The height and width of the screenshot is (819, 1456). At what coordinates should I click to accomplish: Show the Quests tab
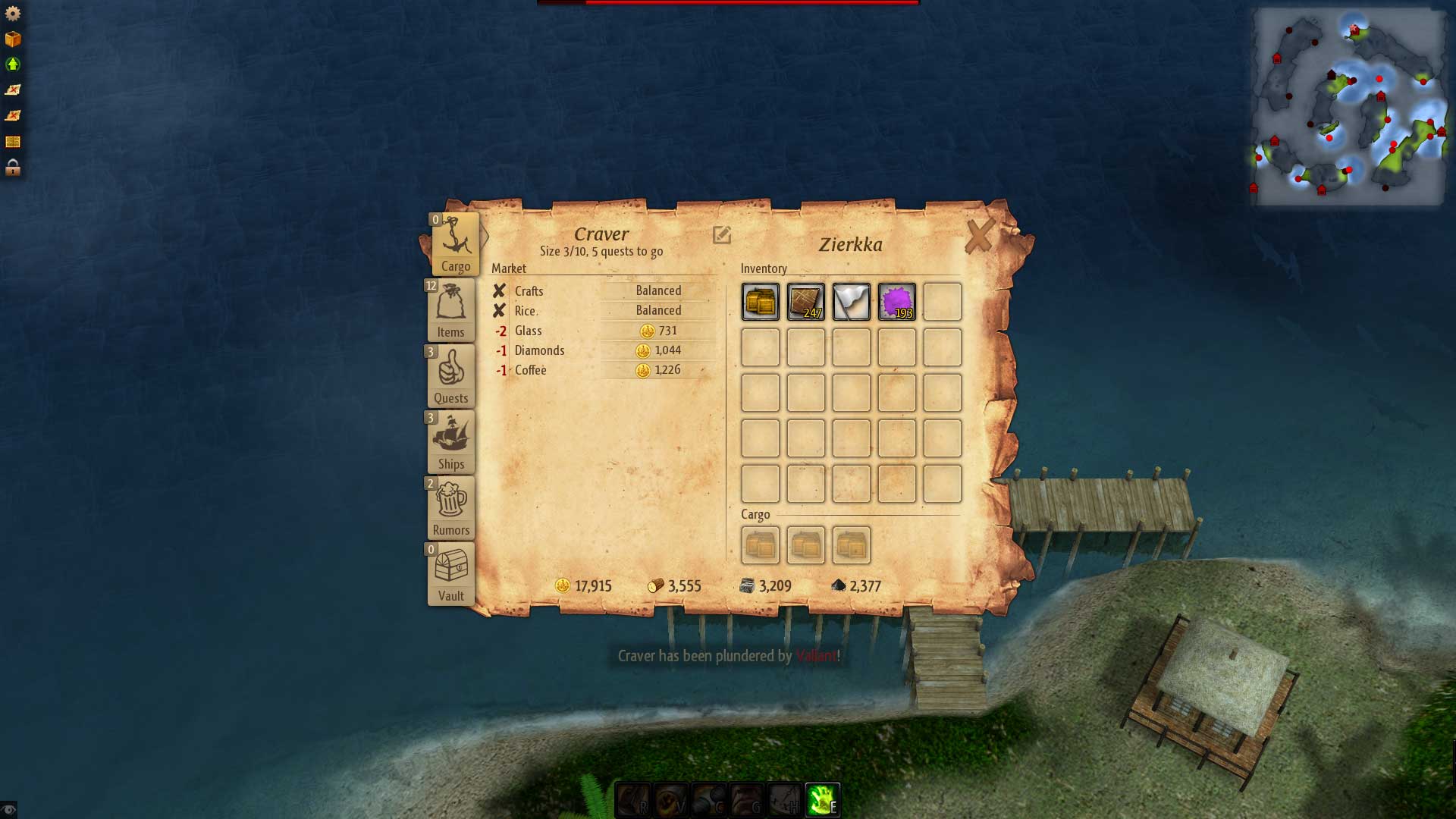click(451, 376)
